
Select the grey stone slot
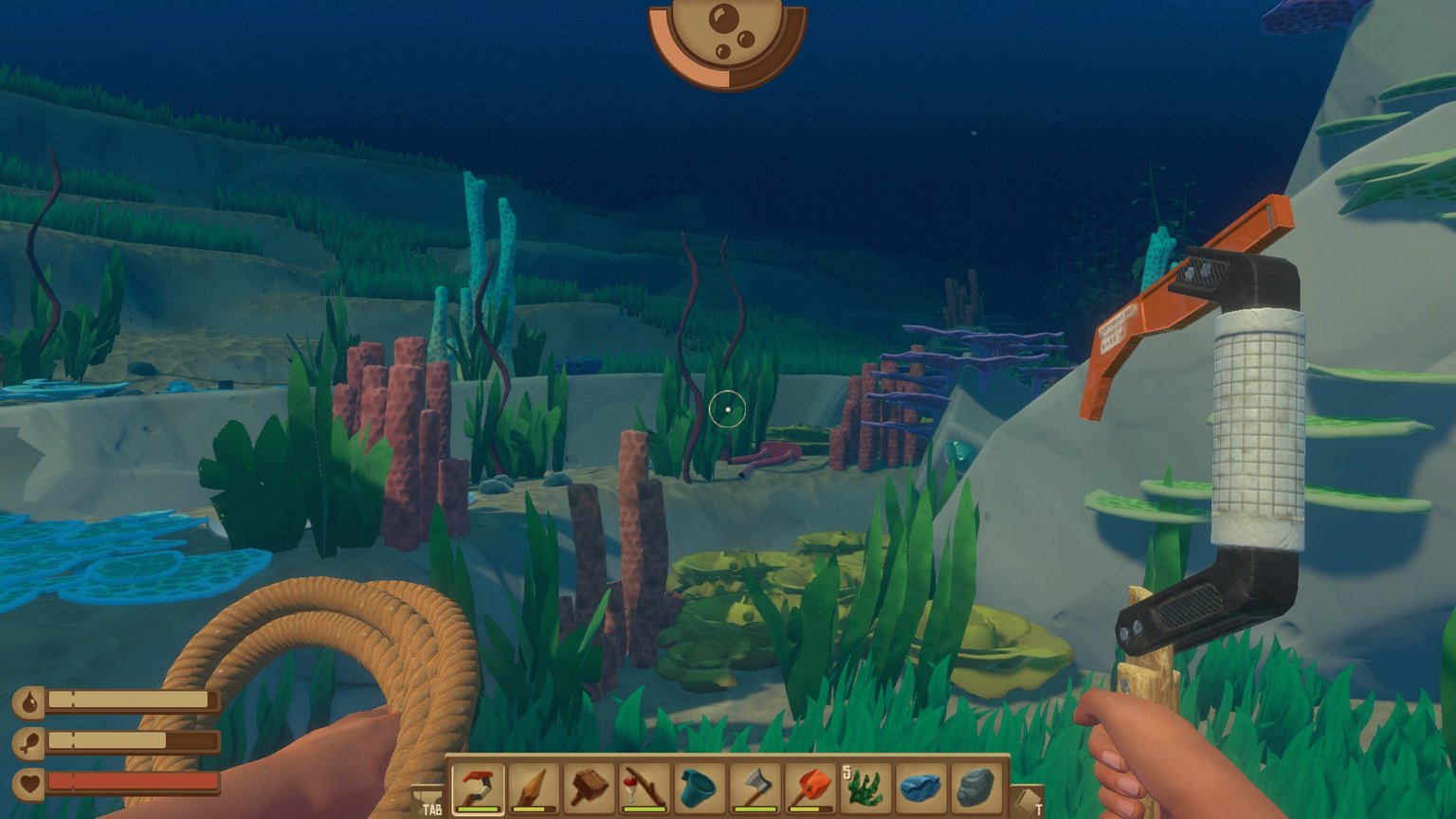pyautogui.click(x=975, y=788)
